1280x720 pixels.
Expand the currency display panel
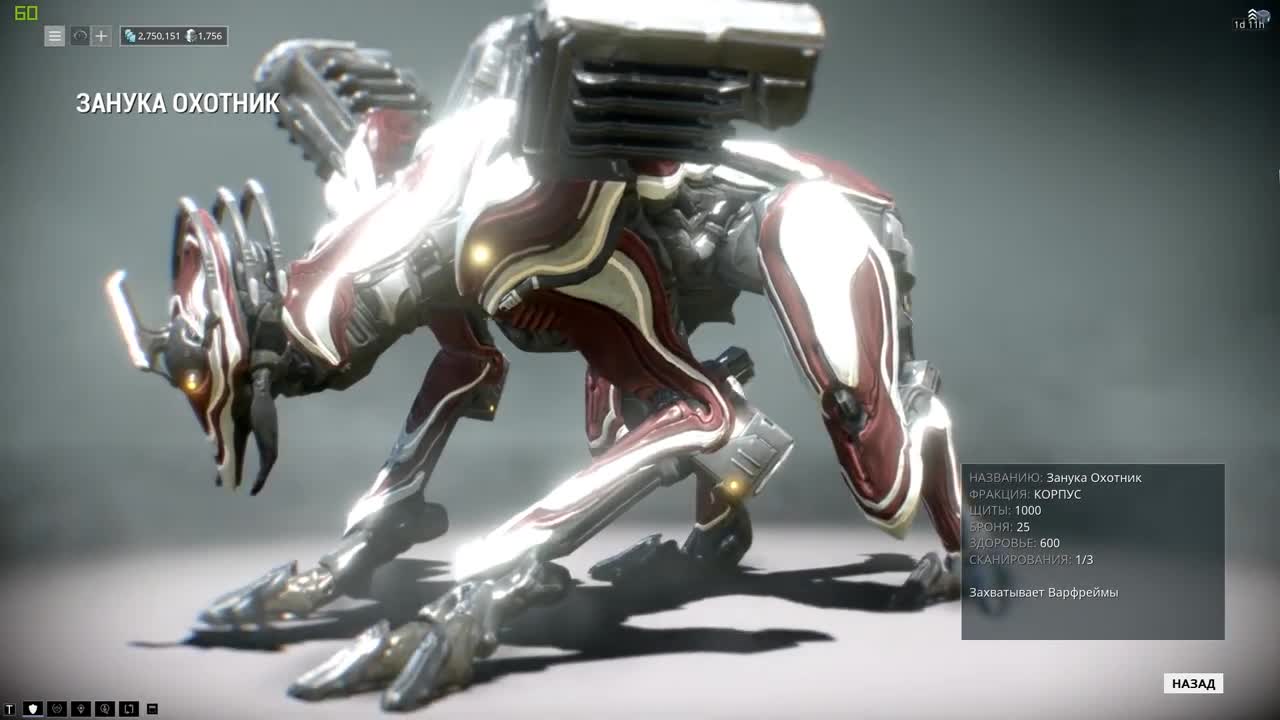175,35
